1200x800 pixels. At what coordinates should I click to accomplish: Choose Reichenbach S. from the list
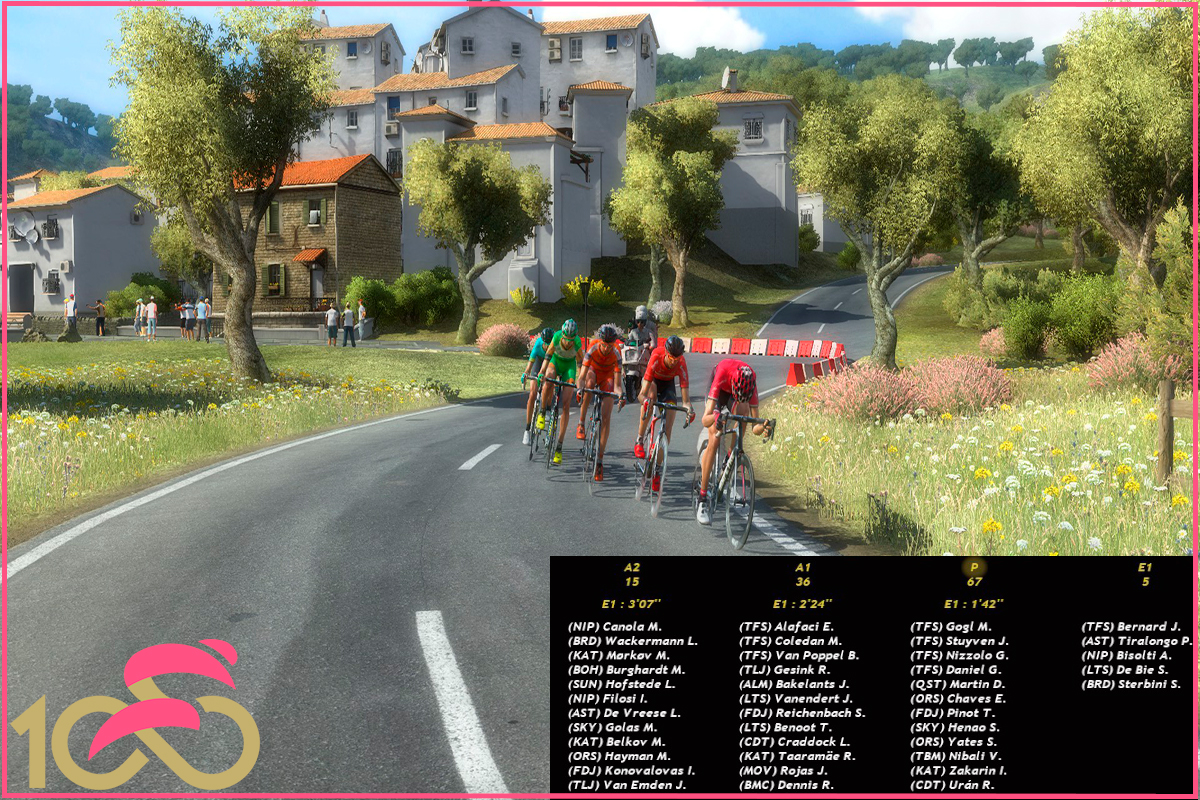(x=802, y=713)
